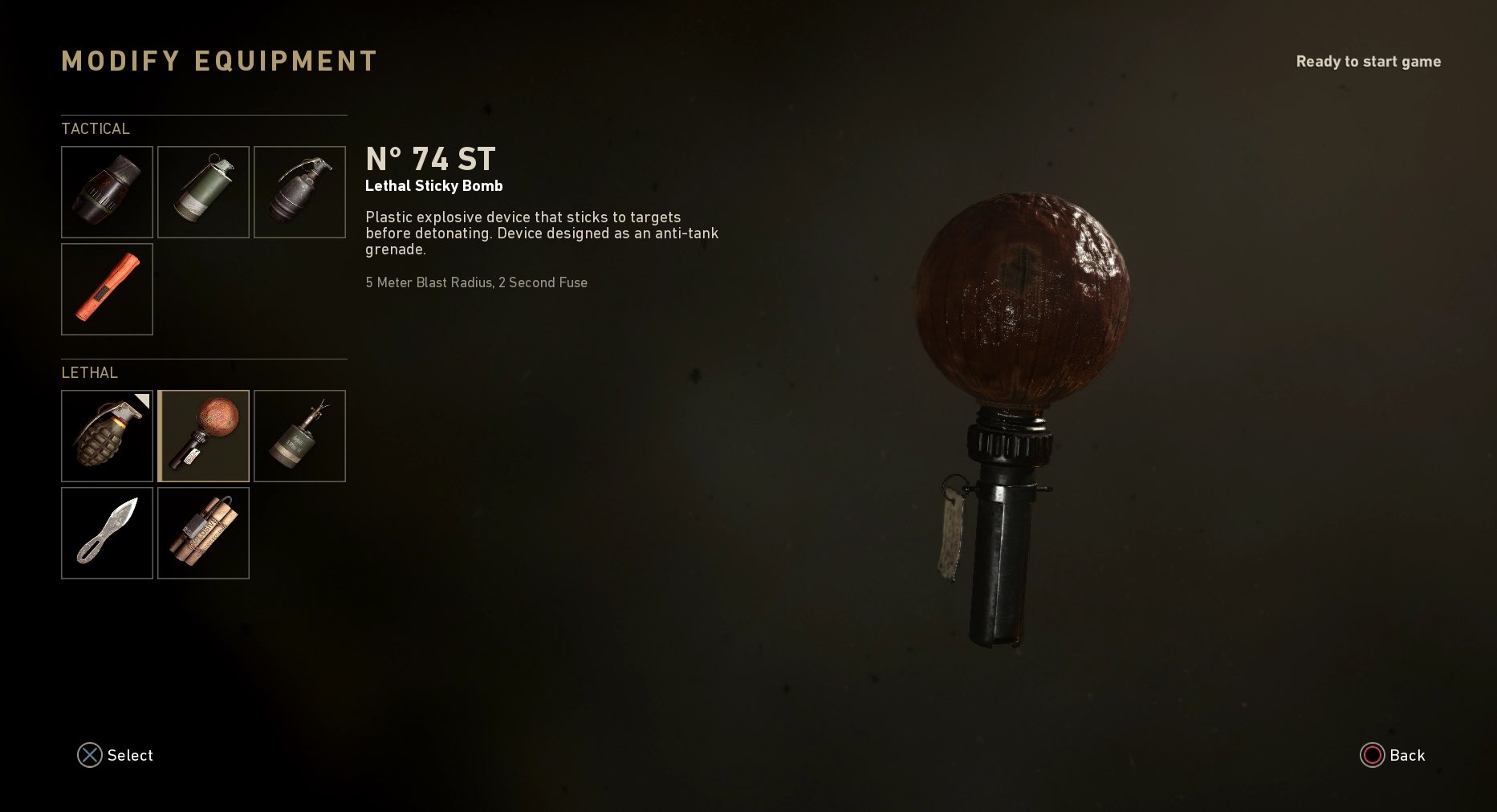The image size is (1497, 812).
Task: Select the Mk 2 Fragmentation grenade
Action: coord(107,436)
